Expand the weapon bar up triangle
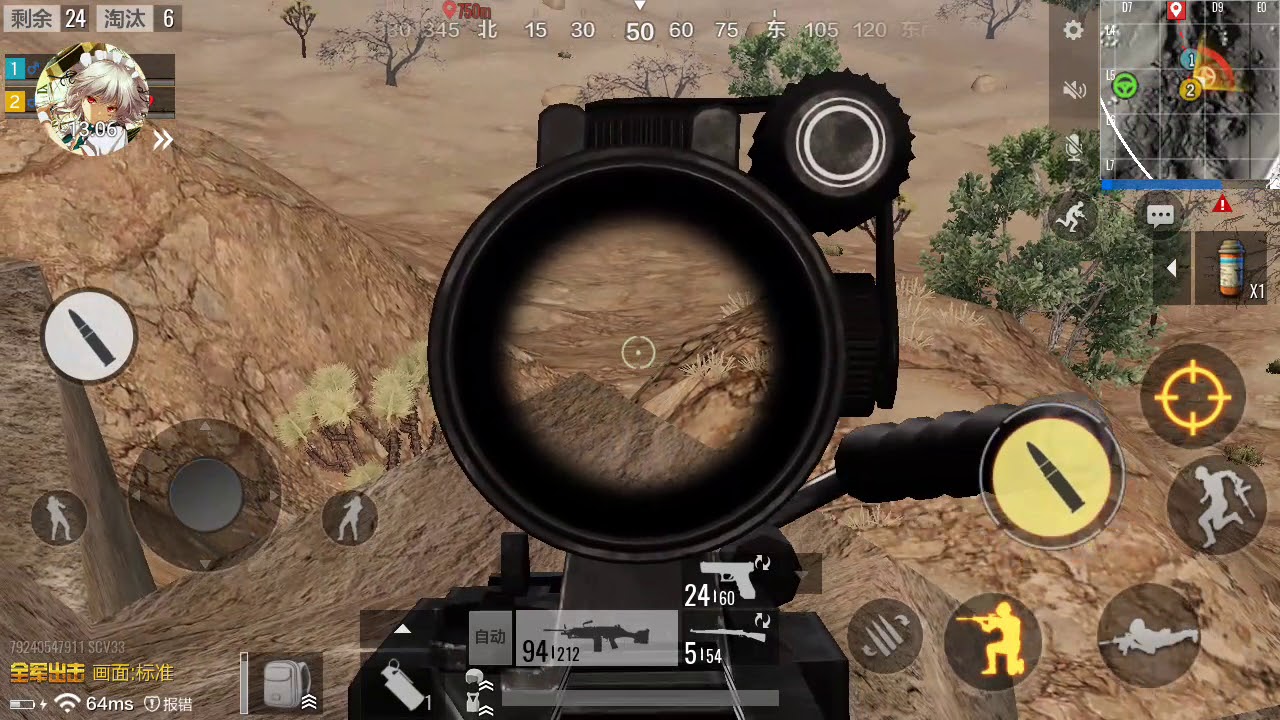The image size is (1280, 720). tap(403, 628)
